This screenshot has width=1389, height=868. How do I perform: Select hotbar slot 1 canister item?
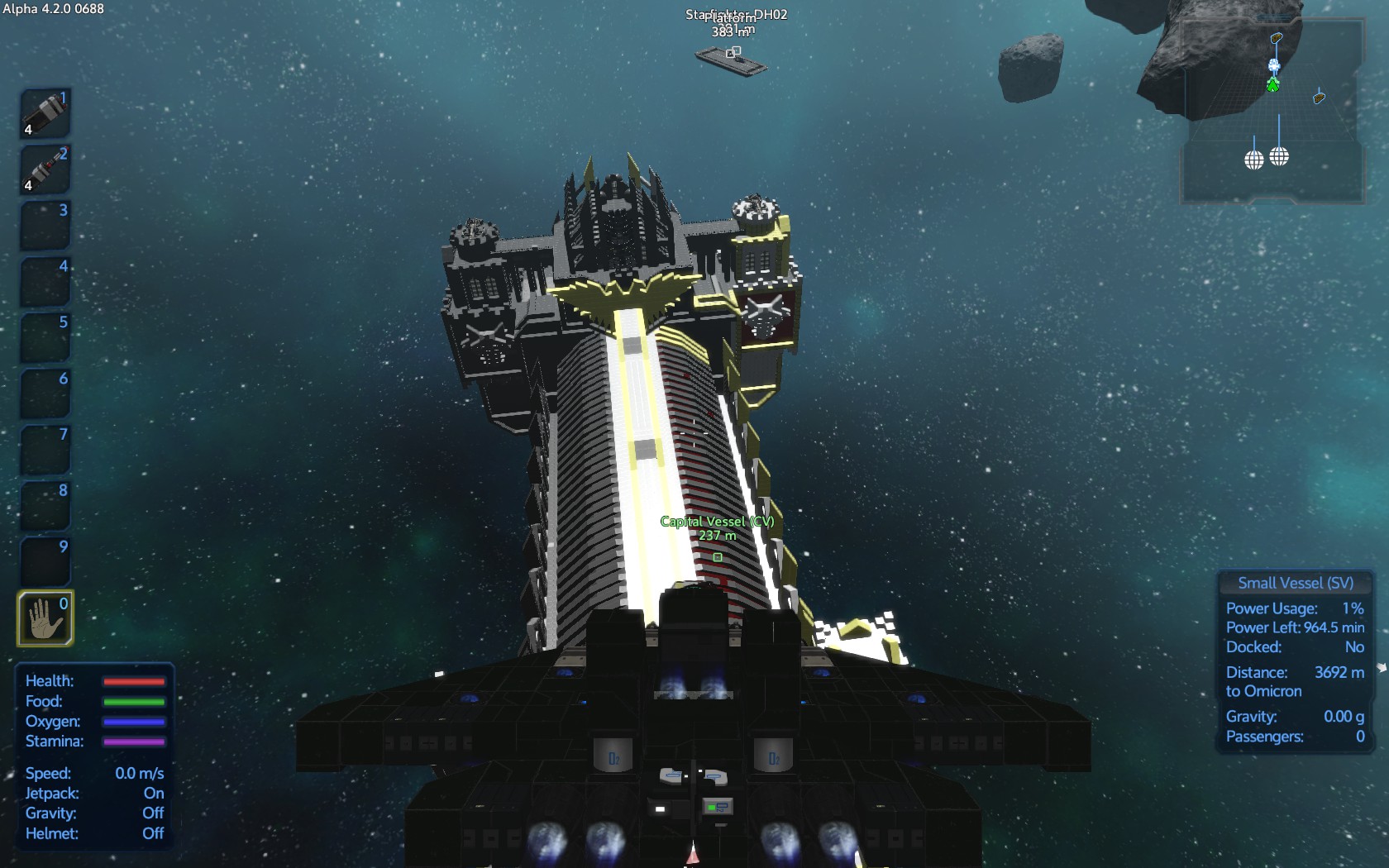pos(45,112)
